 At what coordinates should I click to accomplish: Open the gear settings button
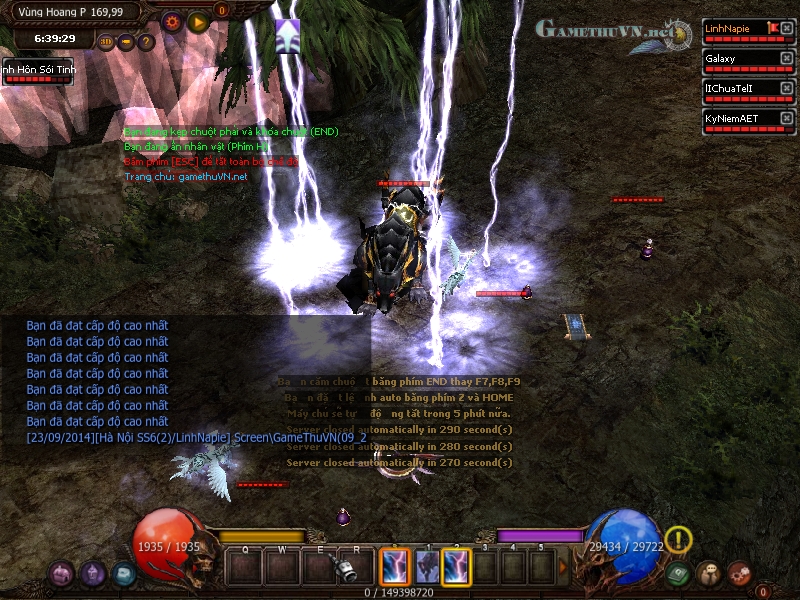click(x=171, y=21)
